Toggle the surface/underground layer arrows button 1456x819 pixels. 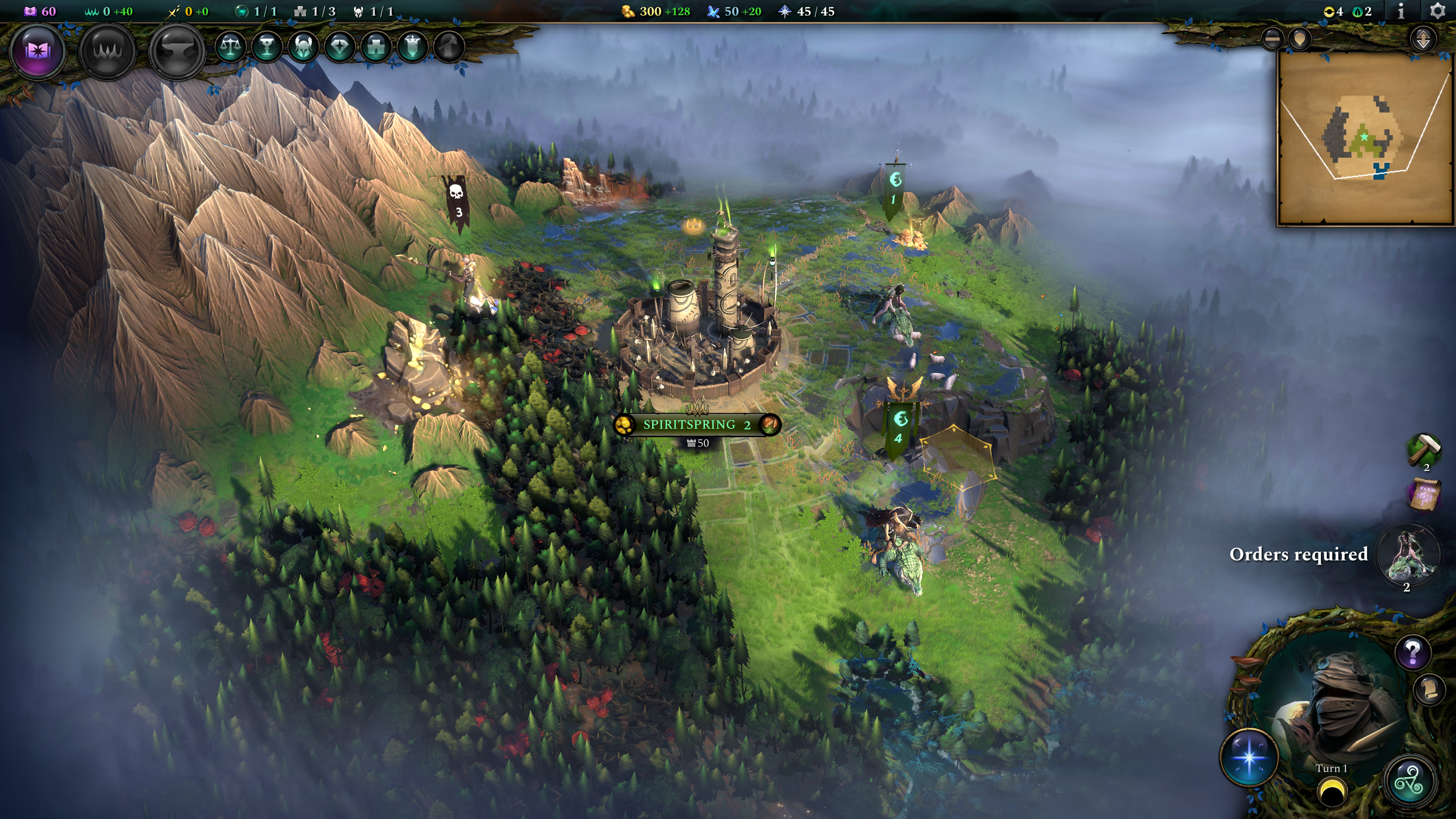1423,38
